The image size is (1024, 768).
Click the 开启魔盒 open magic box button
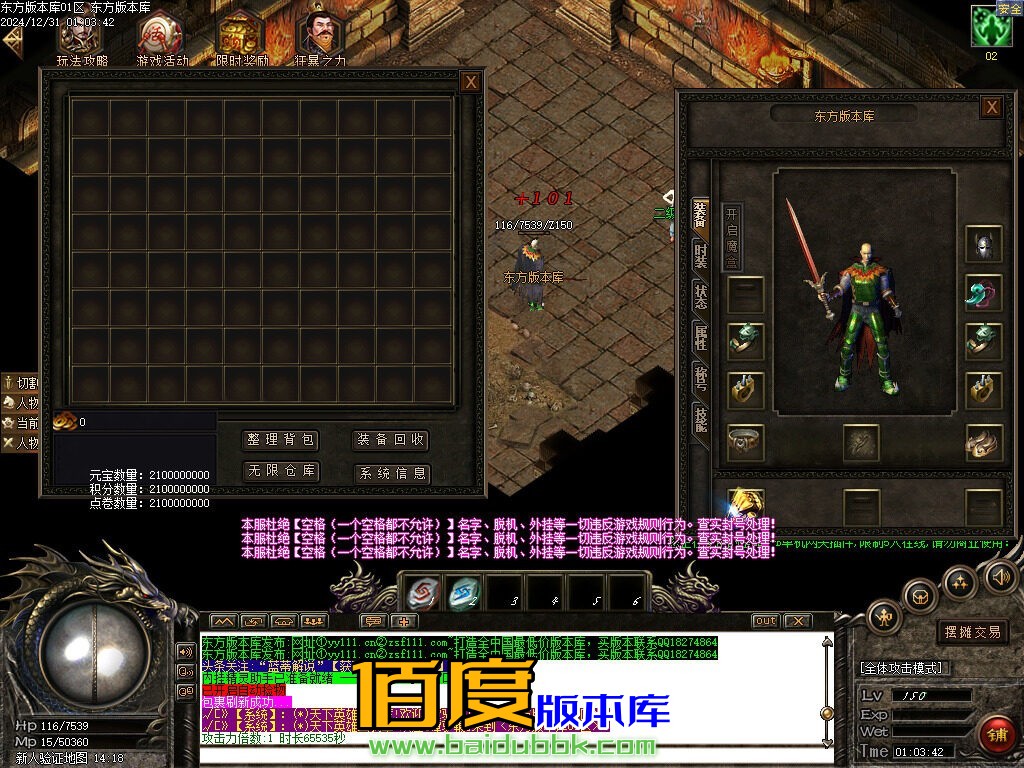pyautogui.click(x=732, y=237)
